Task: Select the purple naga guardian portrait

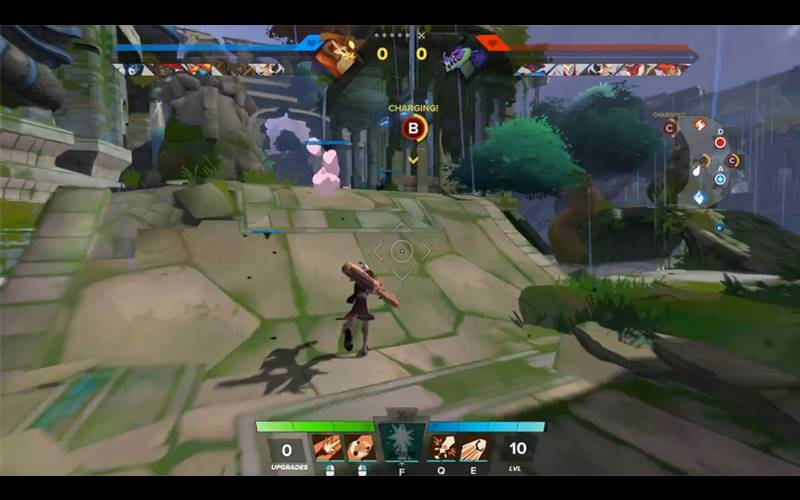Action: pos(464,55)
